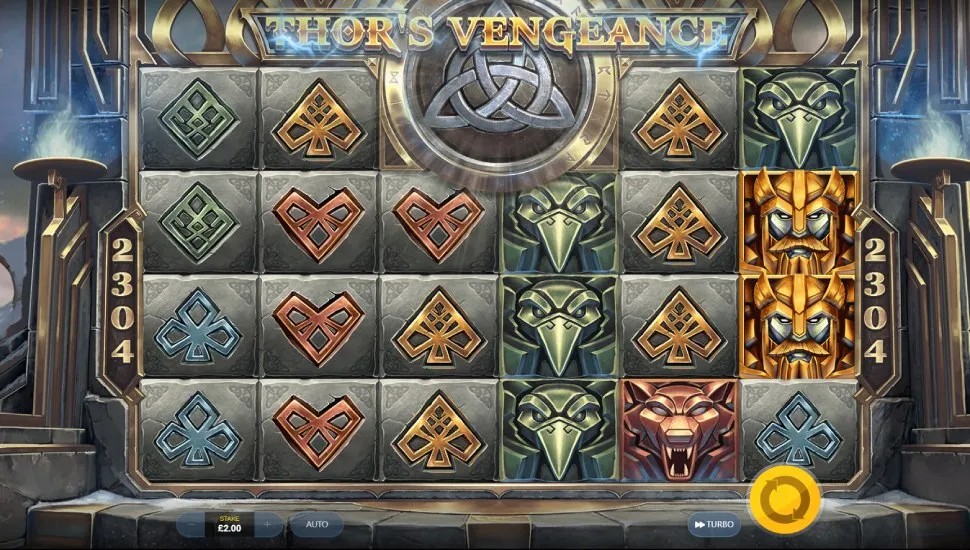Open the Auto spin options
970x550 pixels.
316,524
